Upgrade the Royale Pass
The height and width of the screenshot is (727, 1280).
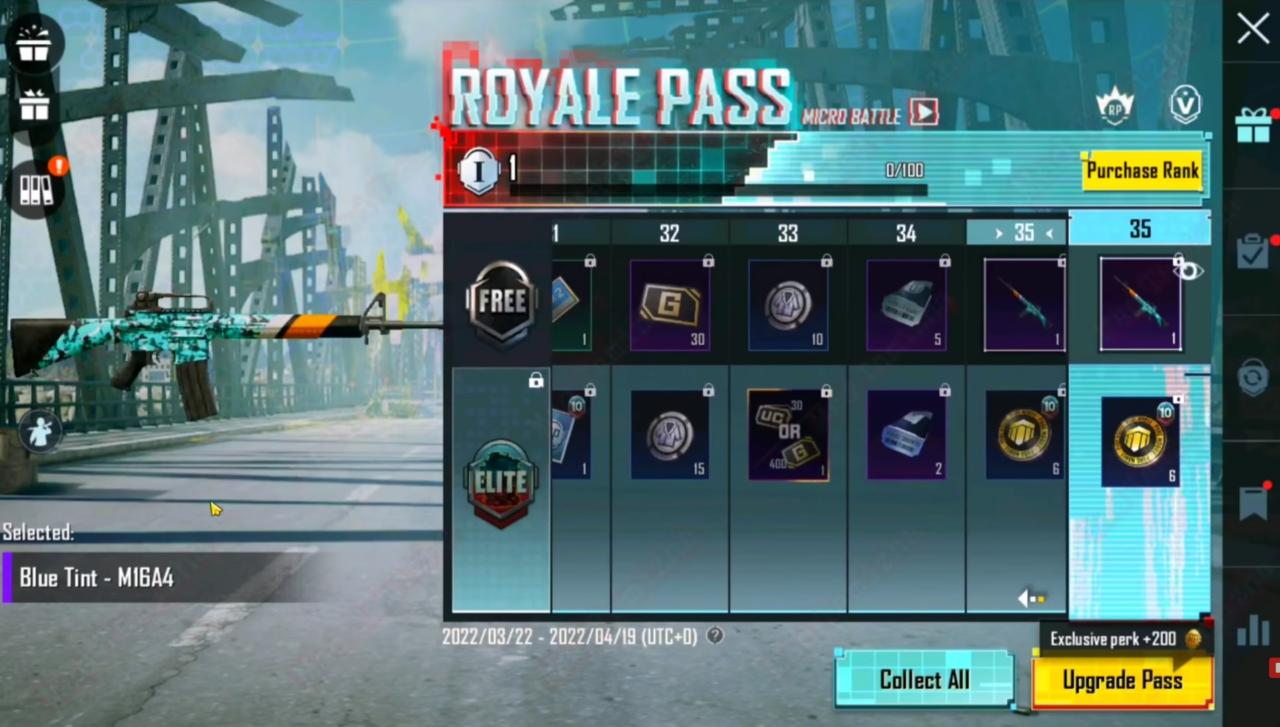coord(1122,681)
